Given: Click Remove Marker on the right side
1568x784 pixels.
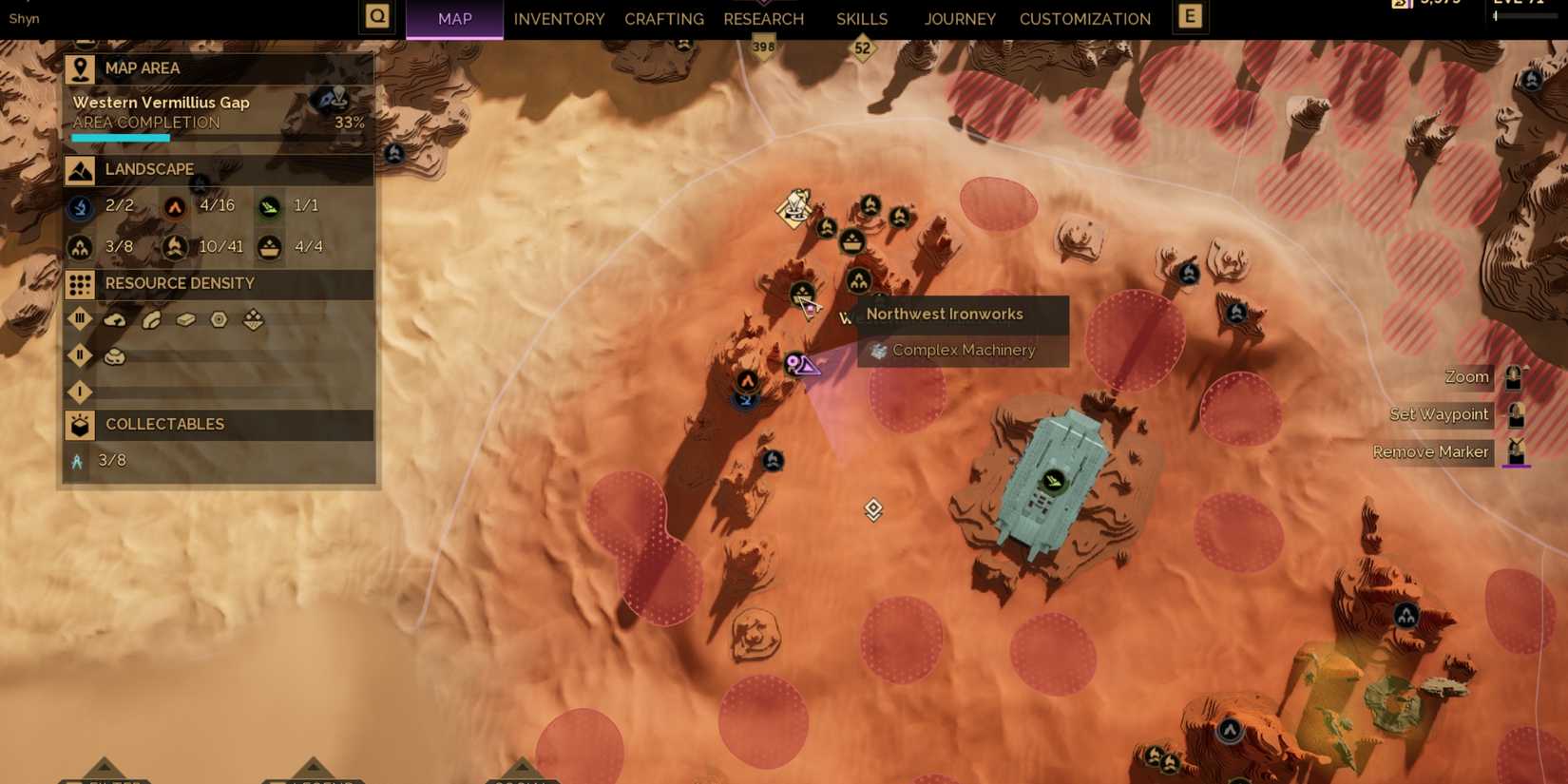Looking at the screenshot, I should pyautogui.click(x=1430, y=451).
